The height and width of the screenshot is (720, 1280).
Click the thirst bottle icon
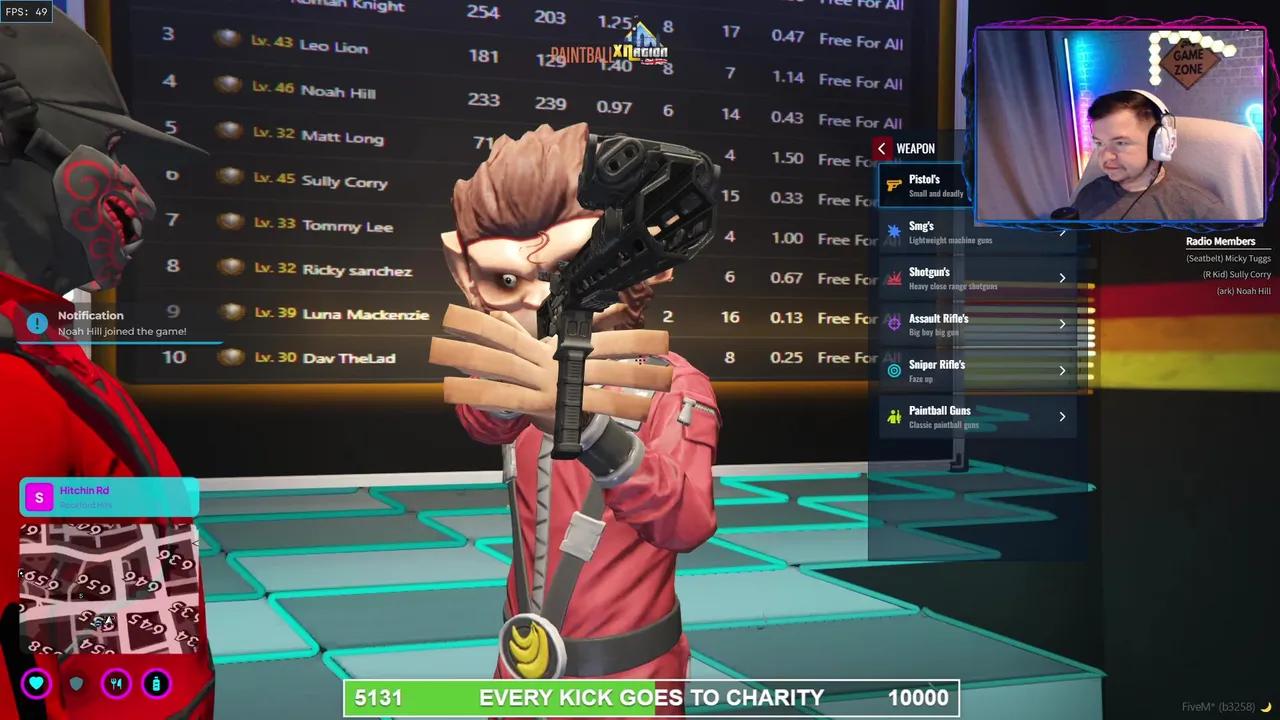(x=156, y=683)
